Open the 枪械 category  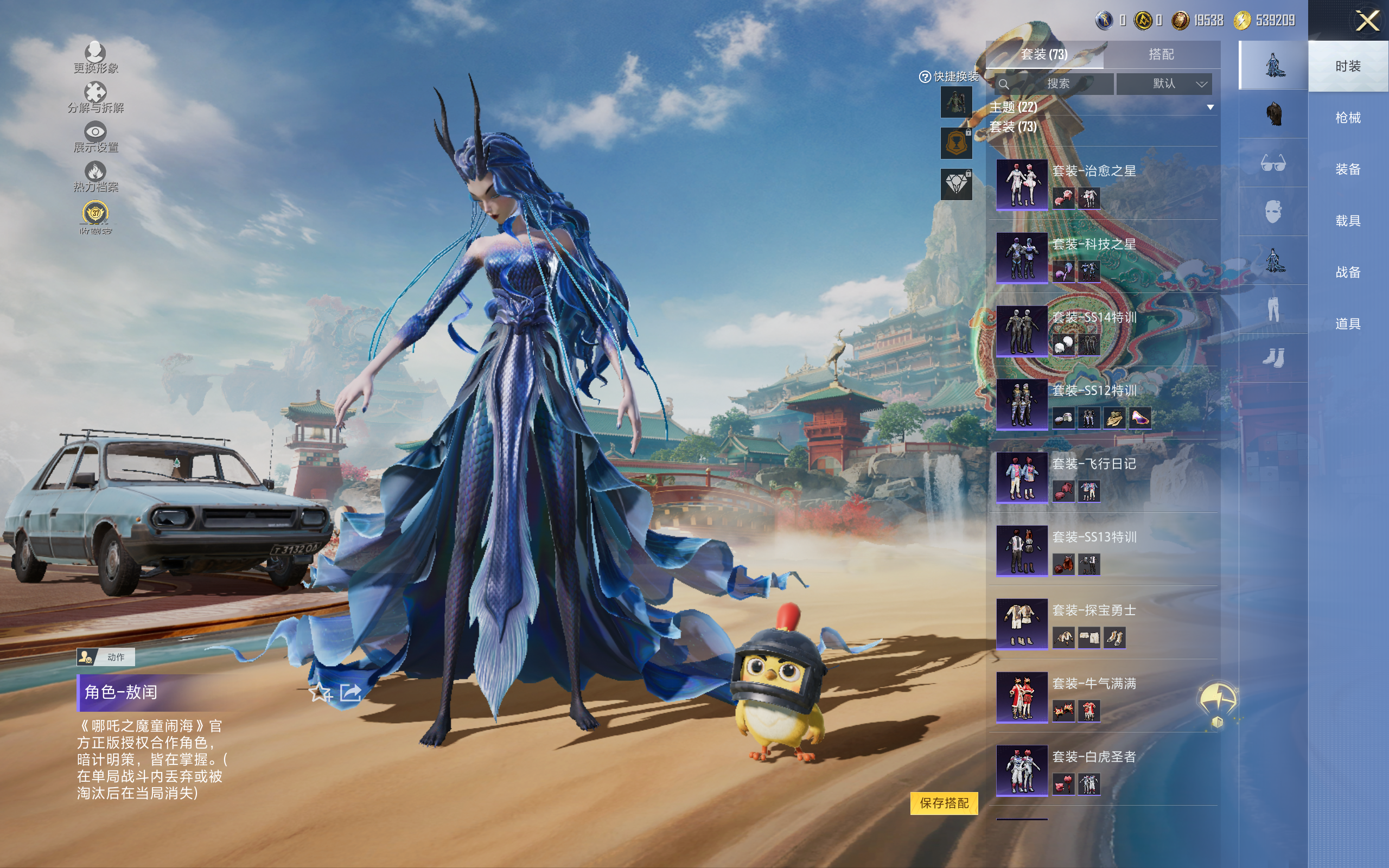[1347, 118]
